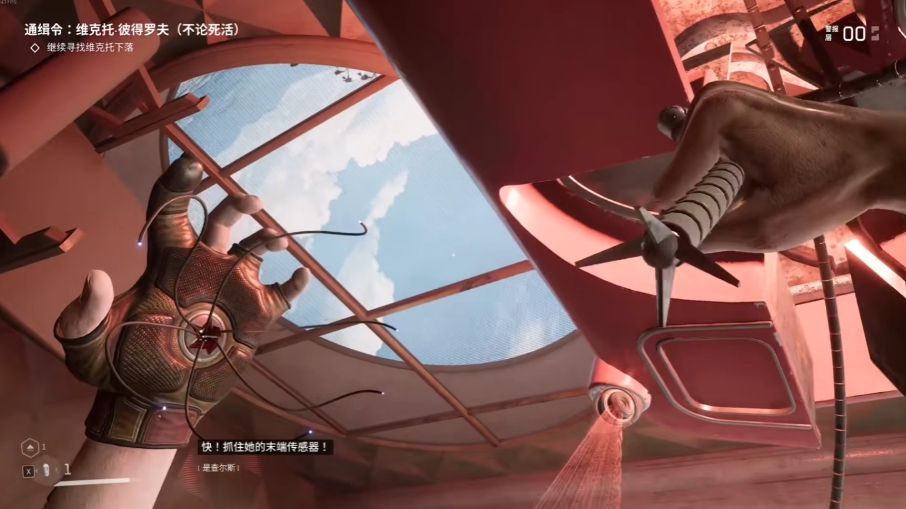This screenshot has height=509, width=906.
Task: Click the objective 继续寻找维克托下落
Action: (x=90, y=47)
